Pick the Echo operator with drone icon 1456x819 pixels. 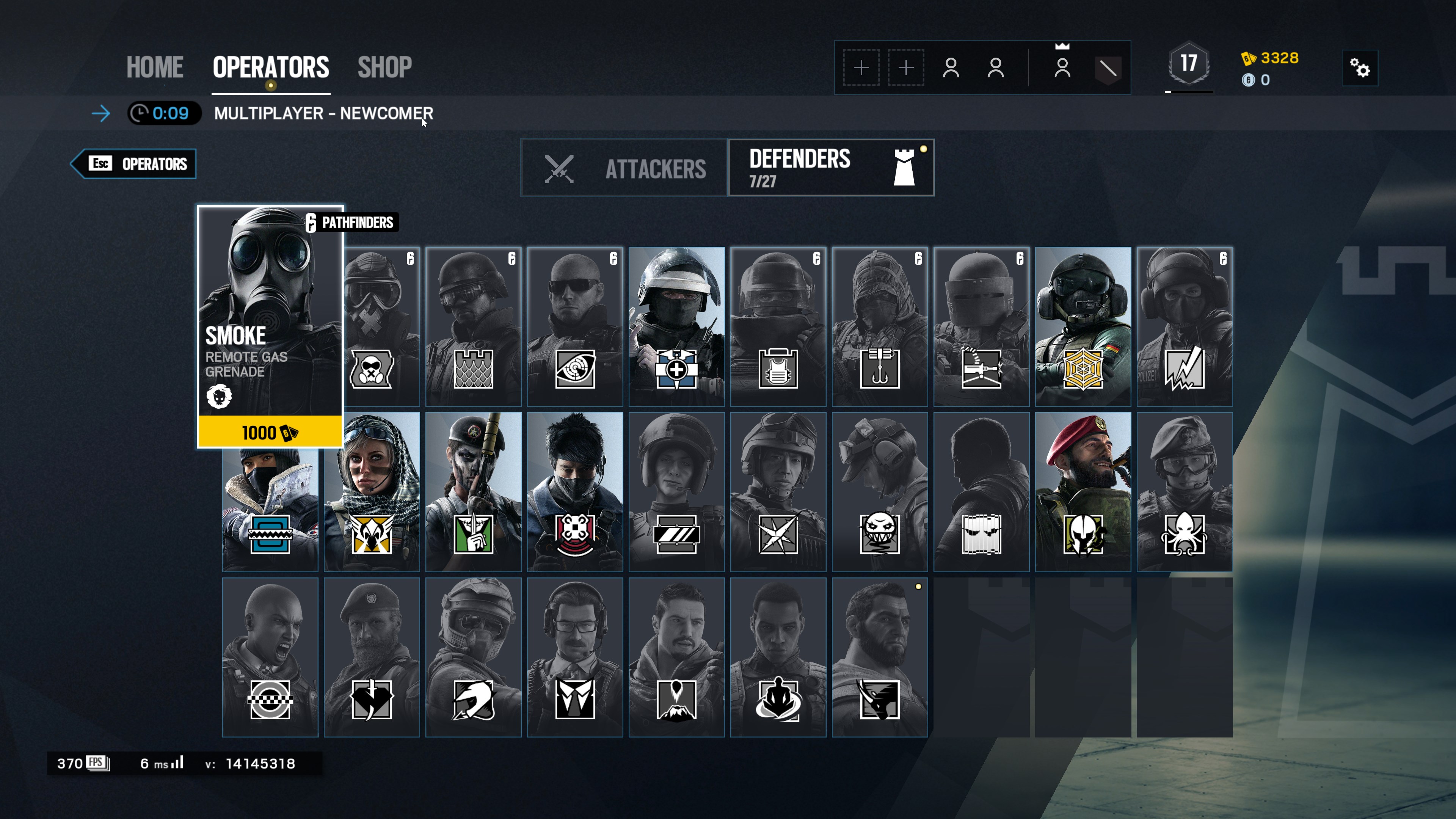click(575, 491)
